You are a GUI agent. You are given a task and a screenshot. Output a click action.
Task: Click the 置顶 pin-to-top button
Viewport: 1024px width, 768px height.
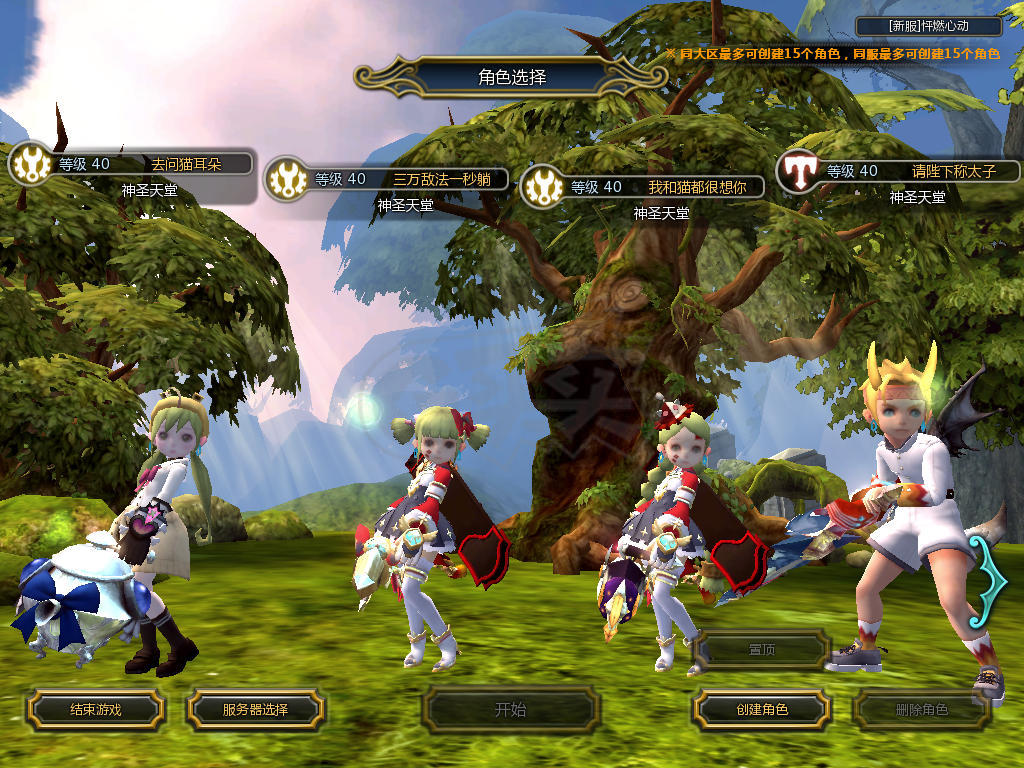click(x=762, y=649)
